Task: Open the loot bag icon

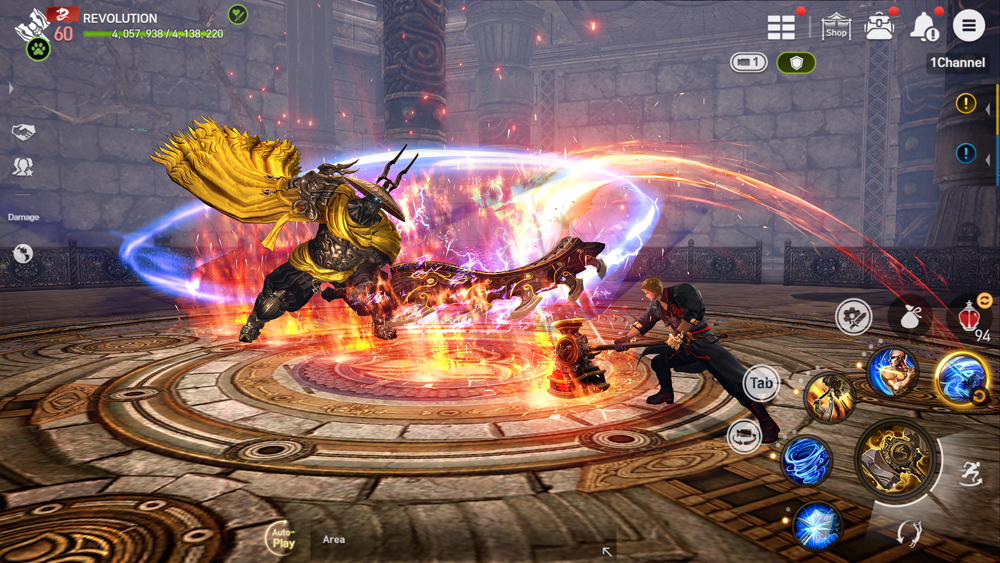Action: tap(909, 317)
